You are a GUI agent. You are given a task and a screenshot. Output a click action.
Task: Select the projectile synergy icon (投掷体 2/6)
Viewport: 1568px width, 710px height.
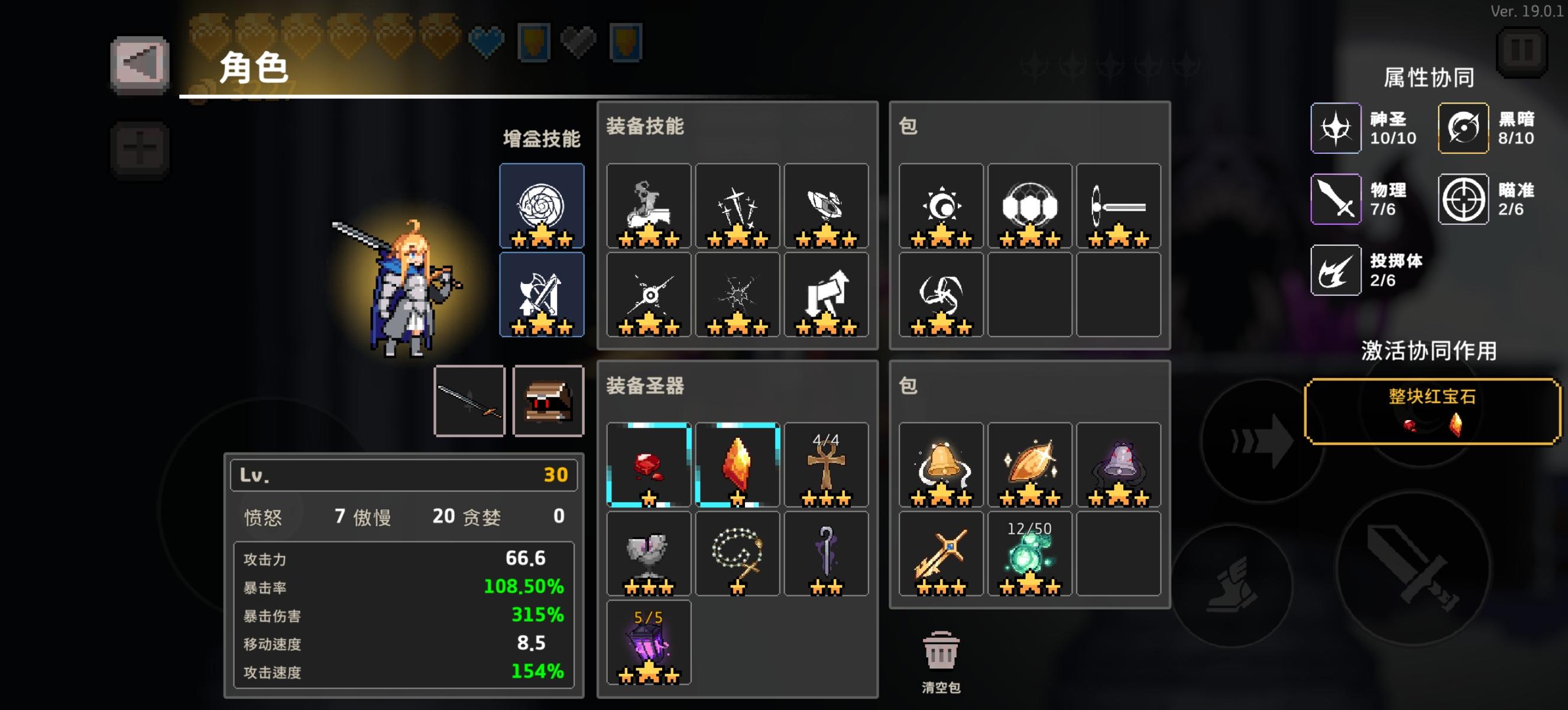(x=1336, y=270)
